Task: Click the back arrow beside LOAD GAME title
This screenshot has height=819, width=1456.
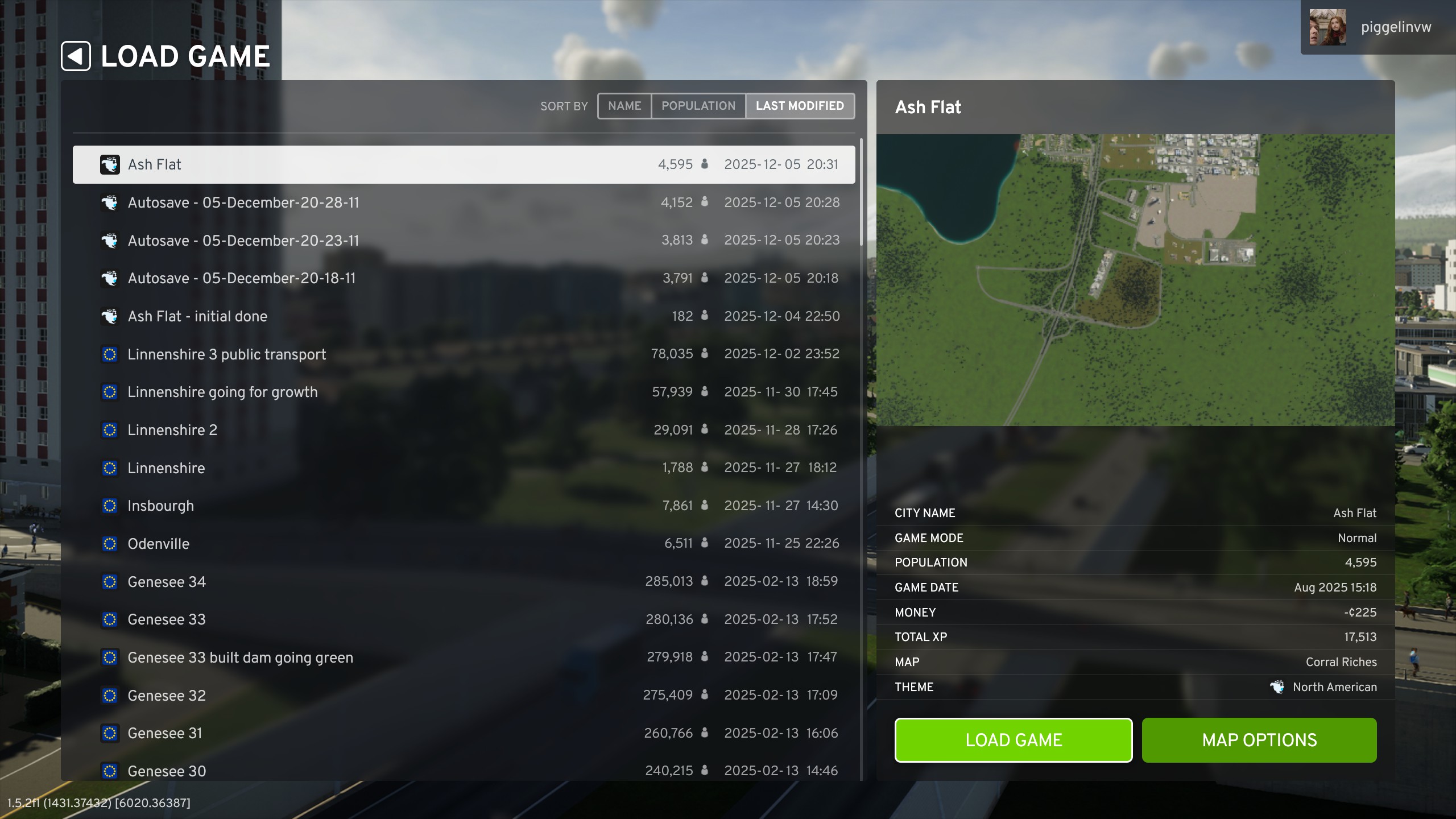Action: (76, 56)
